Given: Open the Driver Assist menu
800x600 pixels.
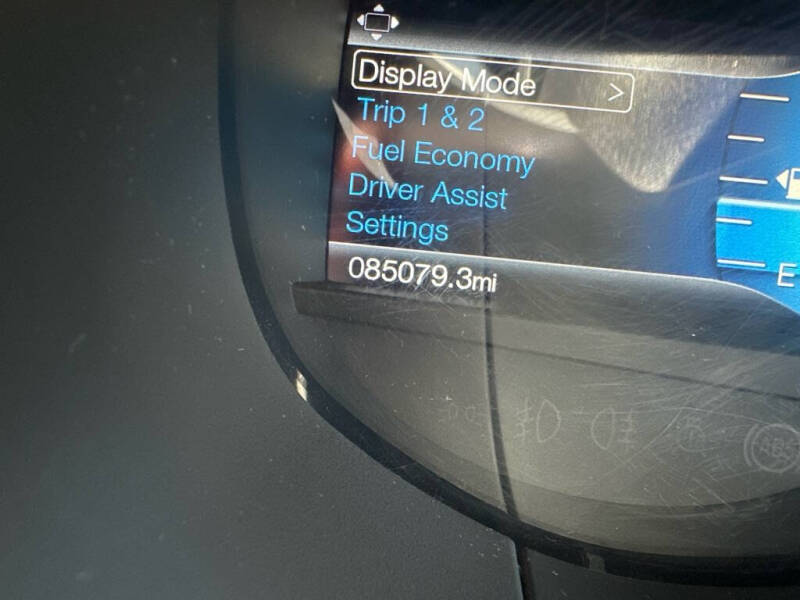Looking at the screenshot, I should 427,192.
